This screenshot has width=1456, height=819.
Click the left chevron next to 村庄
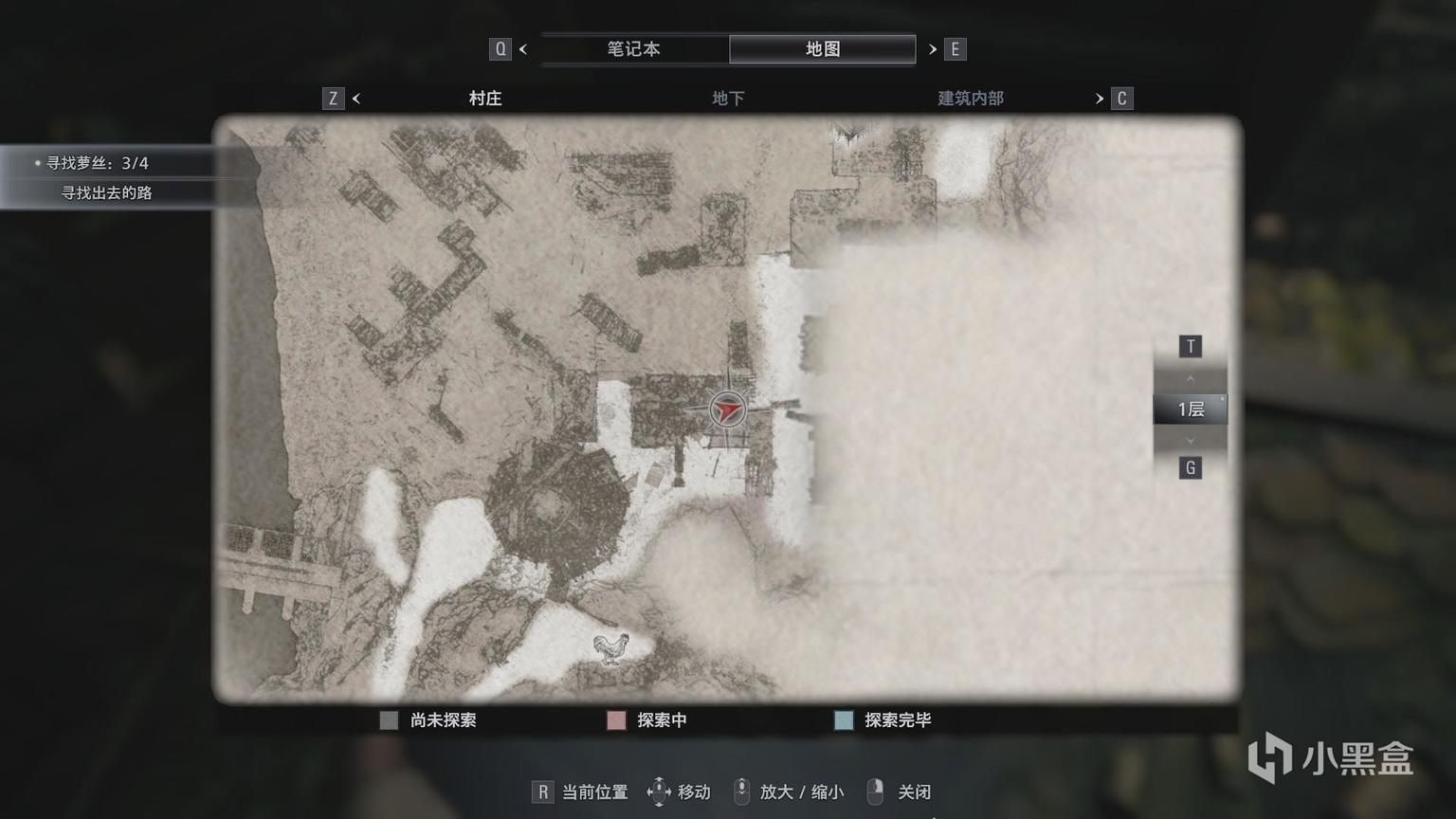coord(356,98)
